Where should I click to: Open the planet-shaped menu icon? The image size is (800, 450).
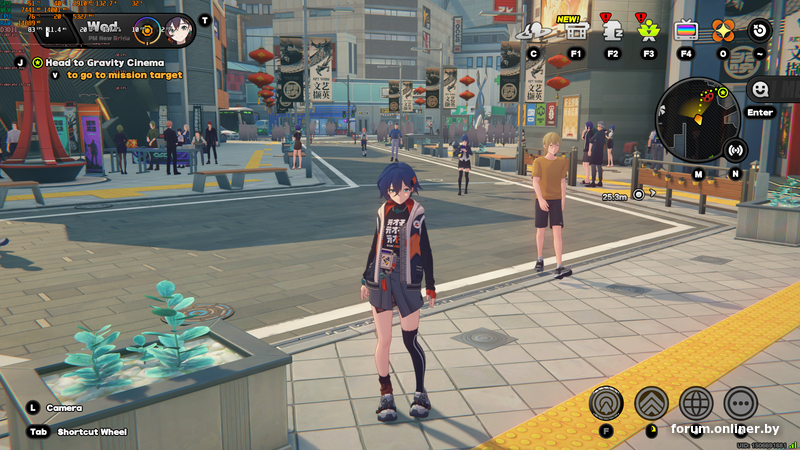pos(534,31)
